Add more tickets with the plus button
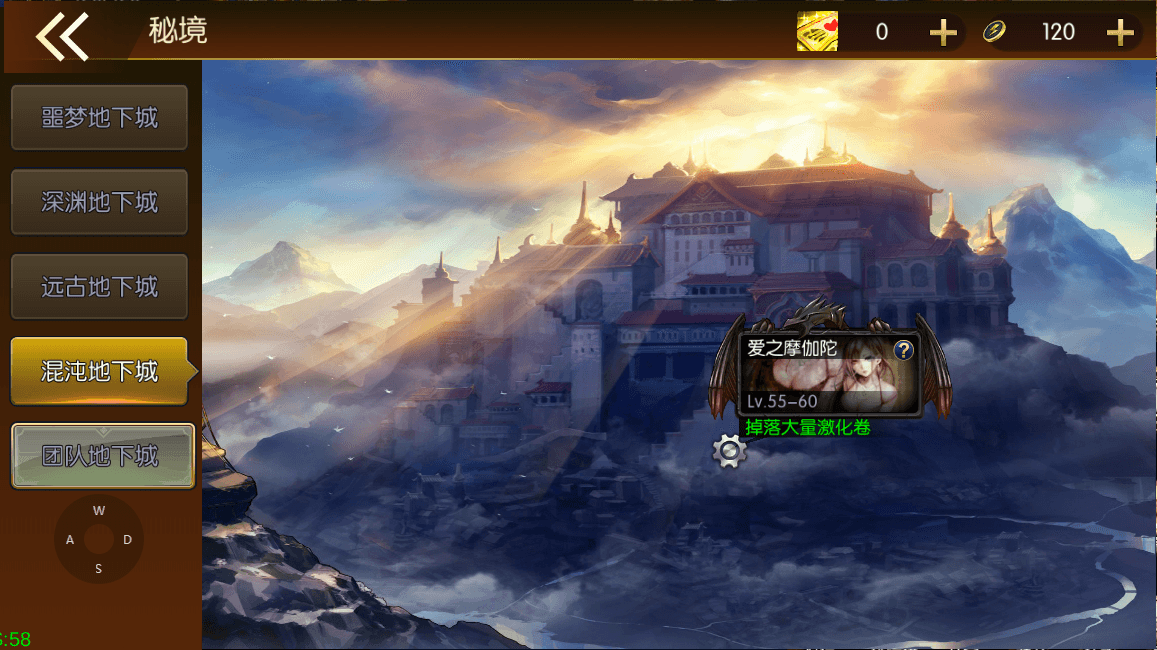 tap(942, 33)
